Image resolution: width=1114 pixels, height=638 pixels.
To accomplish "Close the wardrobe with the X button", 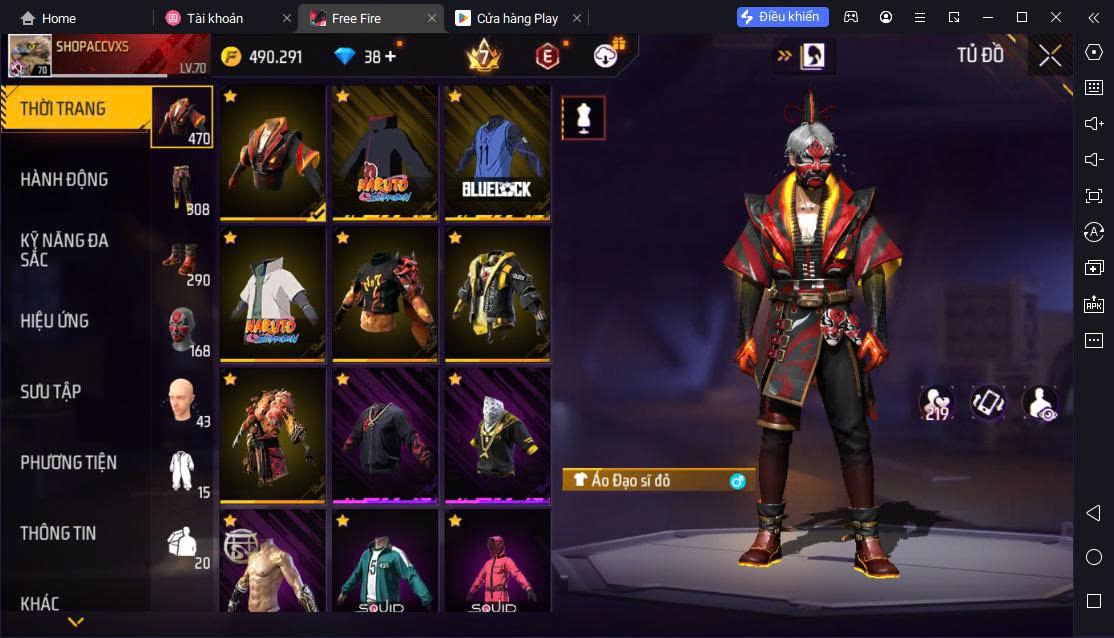I will pyautogui.click(x=1049, y=56).
